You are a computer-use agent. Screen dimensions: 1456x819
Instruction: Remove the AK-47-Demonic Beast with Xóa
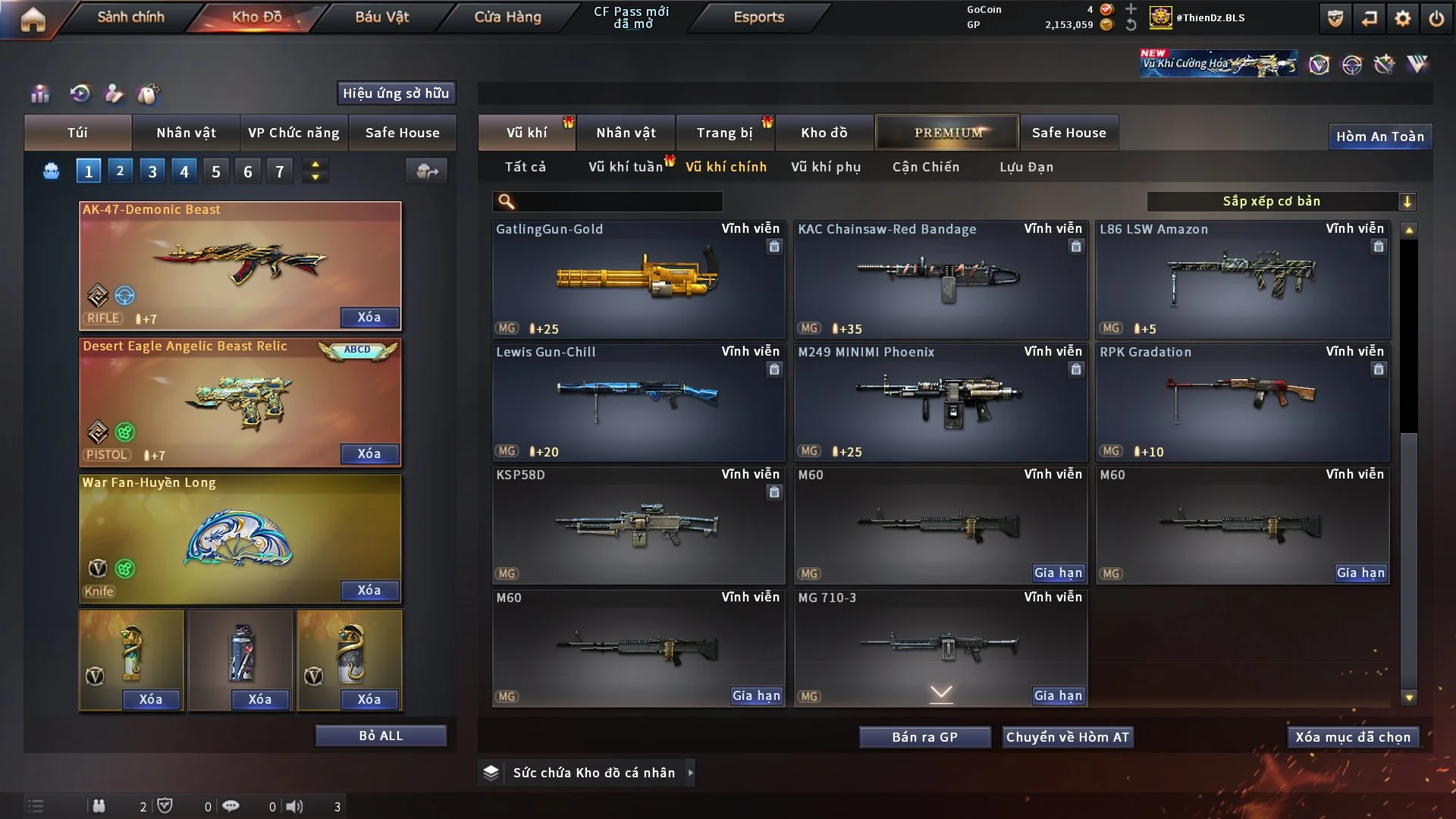click(x=369, y=317)
